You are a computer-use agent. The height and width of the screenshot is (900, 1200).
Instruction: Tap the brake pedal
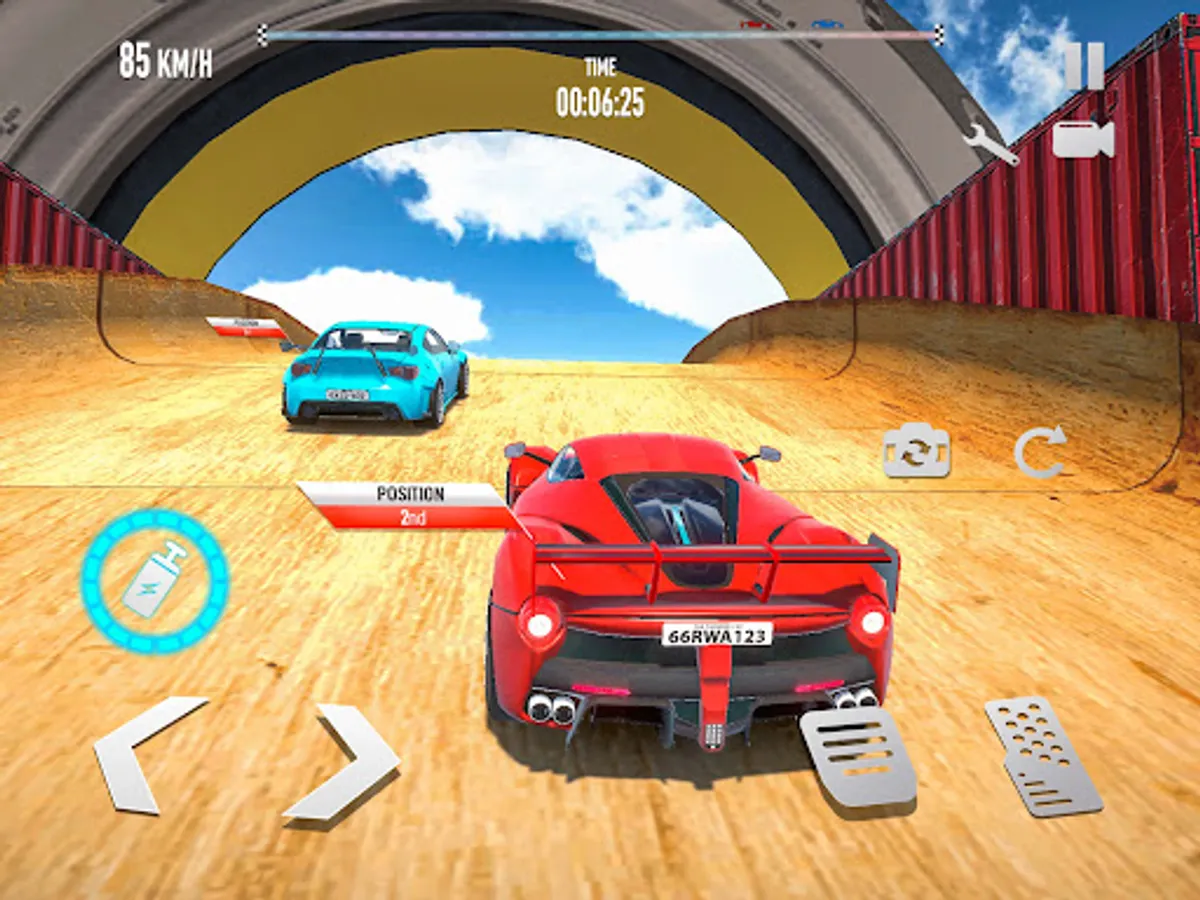(858, 757)
